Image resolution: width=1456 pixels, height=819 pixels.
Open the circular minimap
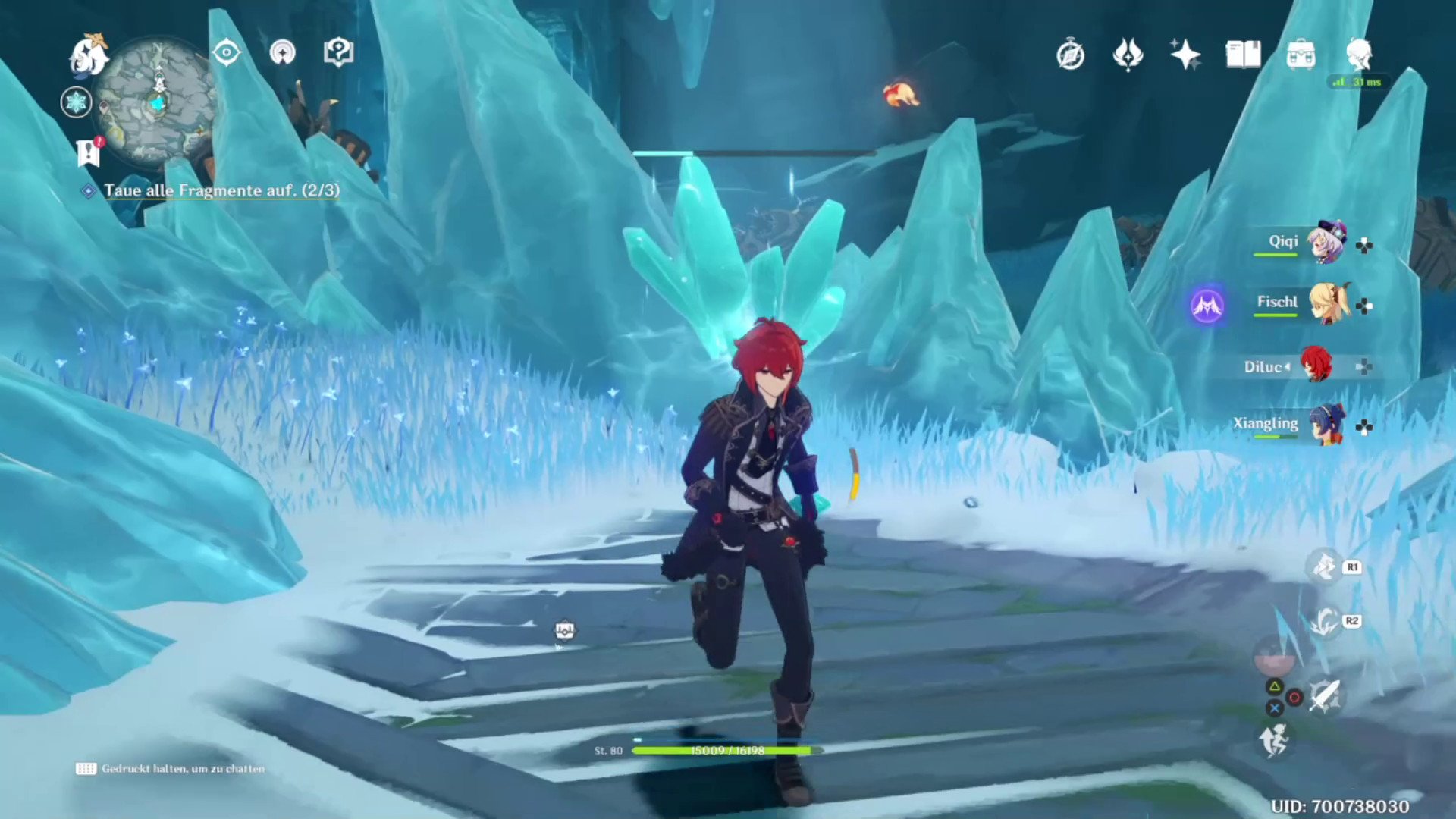click(x=157, y=104)
